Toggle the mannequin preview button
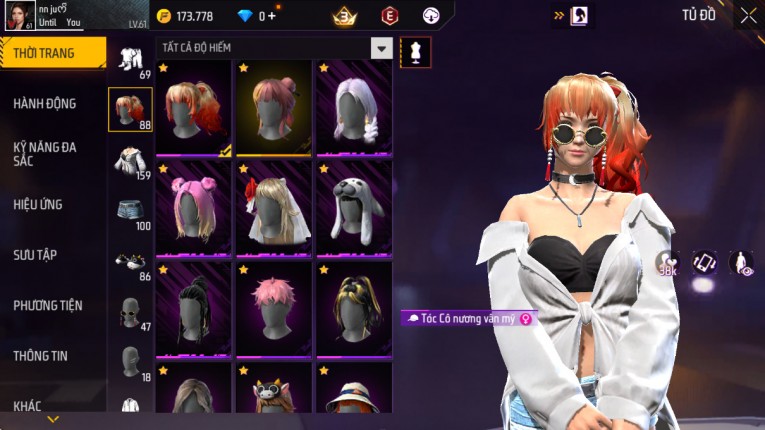The width and height of the screenshot is (765, 430). (415, 52)
